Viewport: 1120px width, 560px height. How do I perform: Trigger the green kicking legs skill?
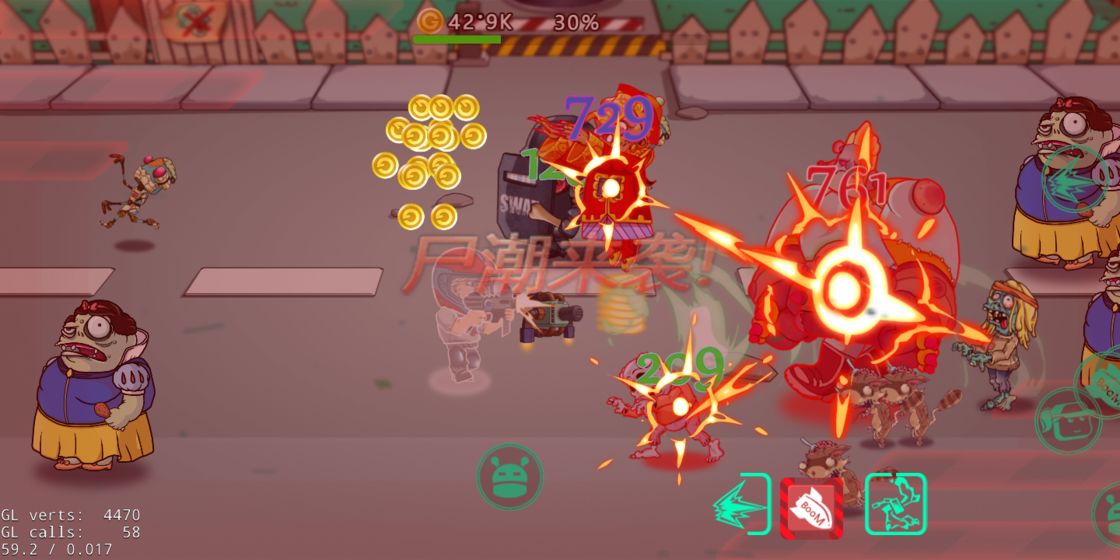(895, 503)
